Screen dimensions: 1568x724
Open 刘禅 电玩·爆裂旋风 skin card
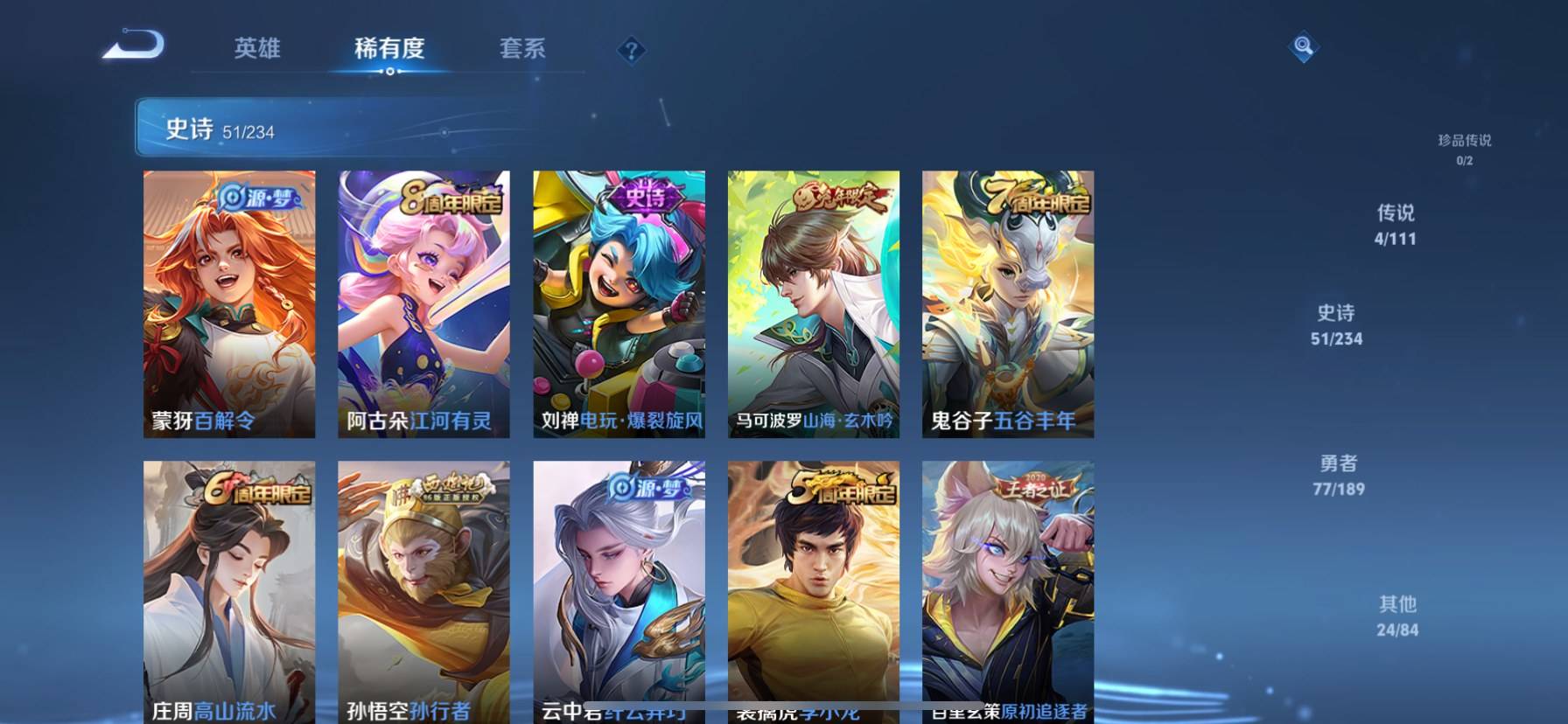[x=619, y=303]
